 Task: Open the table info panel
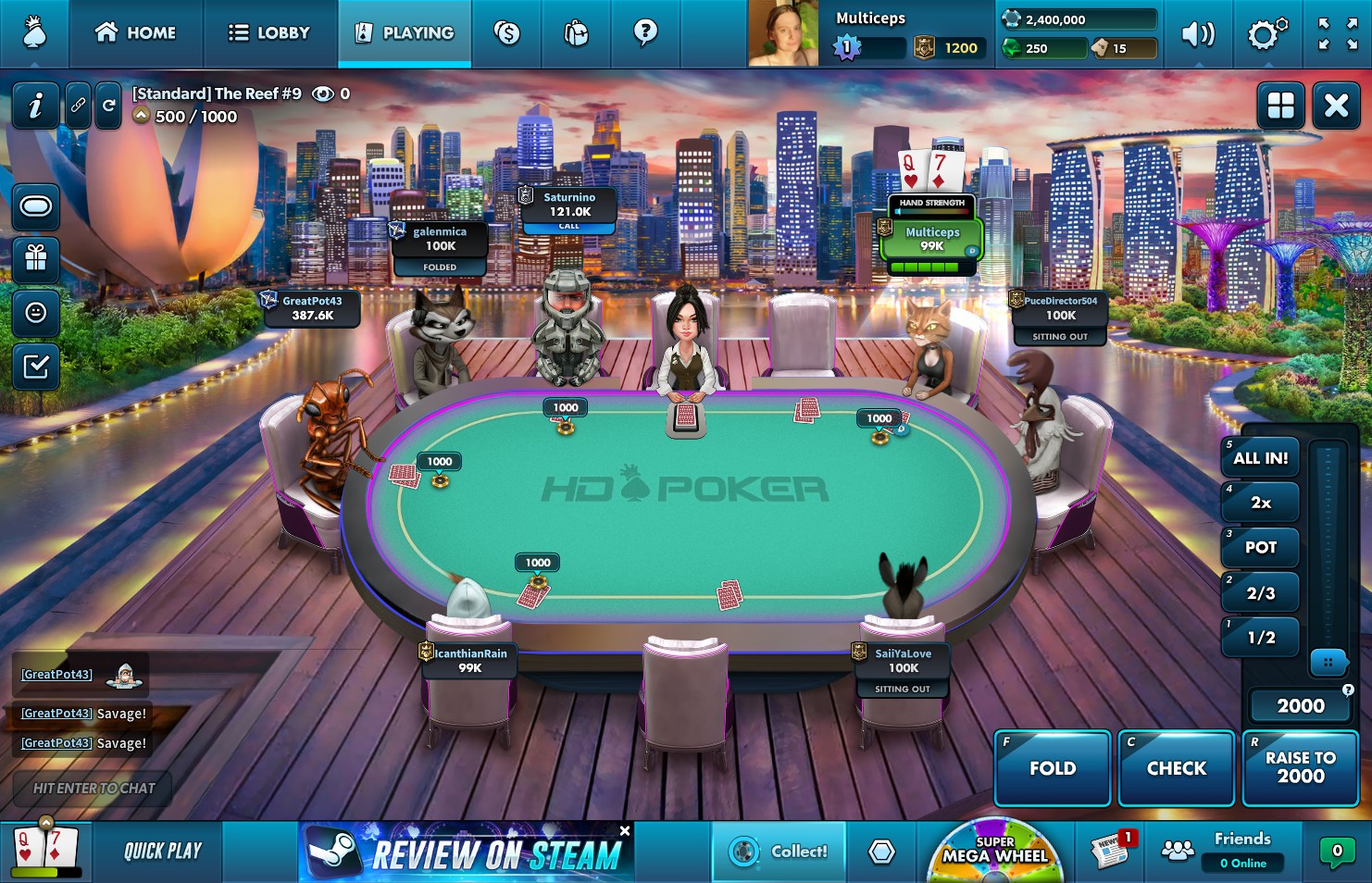click(x=35, y=106)
